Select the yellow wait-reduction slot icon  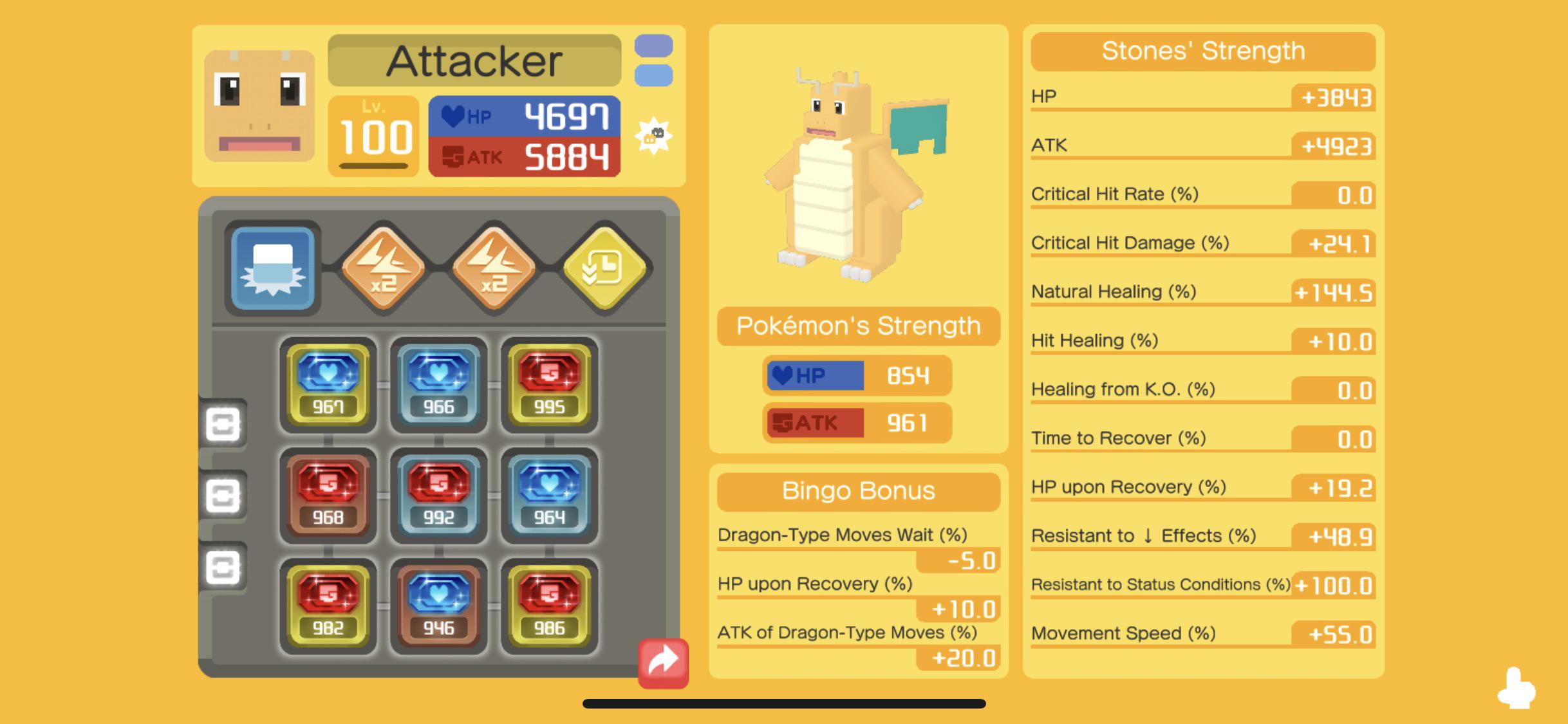(x=602, y=268)
